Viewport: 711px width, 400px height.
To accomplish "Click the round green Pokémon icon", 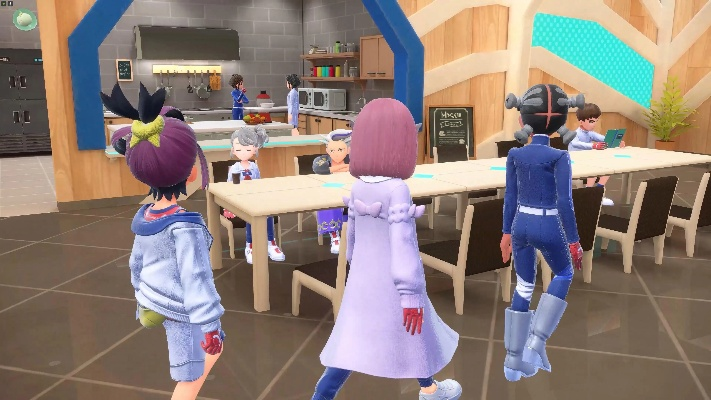I will (25, 17).
